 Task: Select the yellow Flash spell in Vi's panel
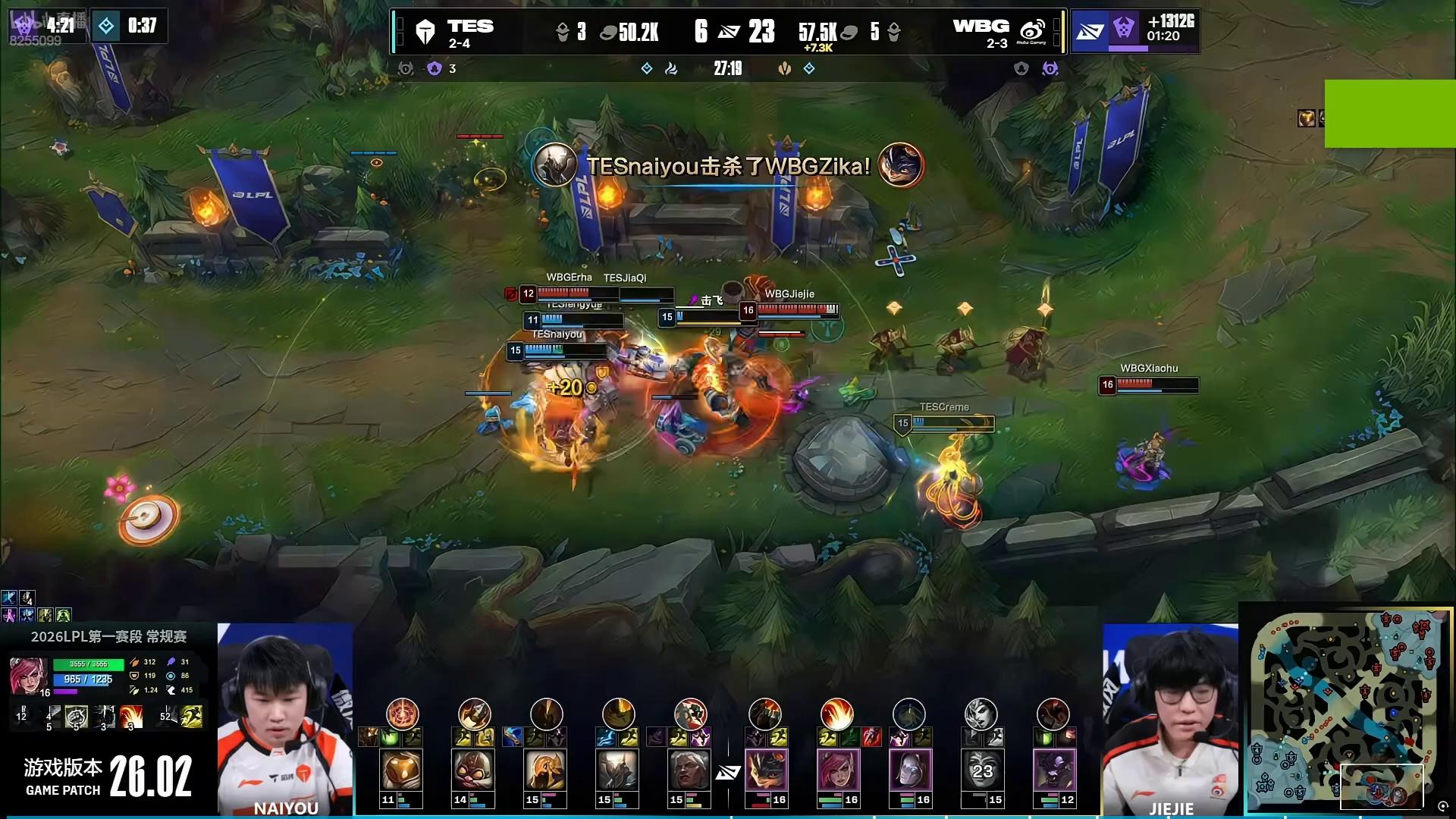point(193,716)
